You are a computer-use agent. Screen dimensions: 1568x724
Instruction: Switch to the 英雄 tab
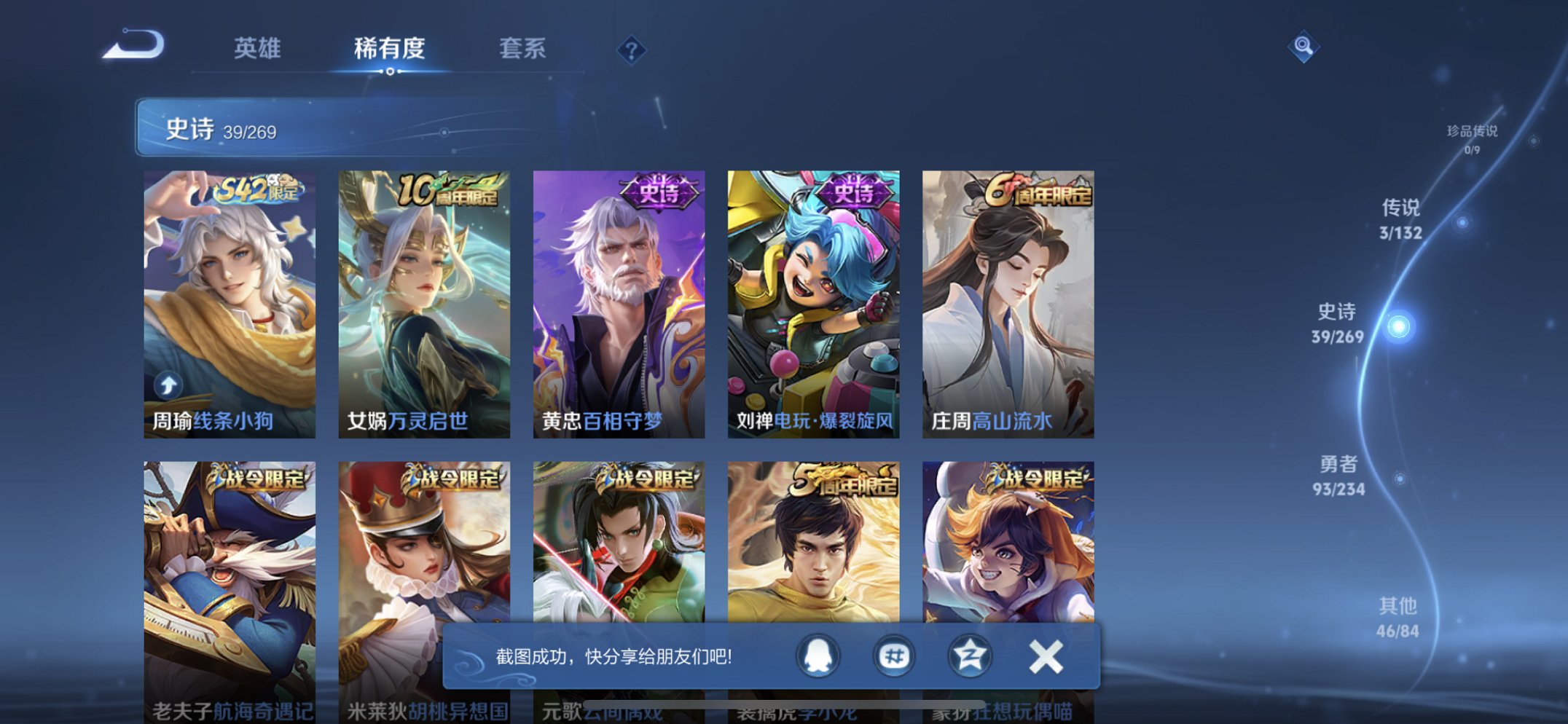click(x=256, y=50)
